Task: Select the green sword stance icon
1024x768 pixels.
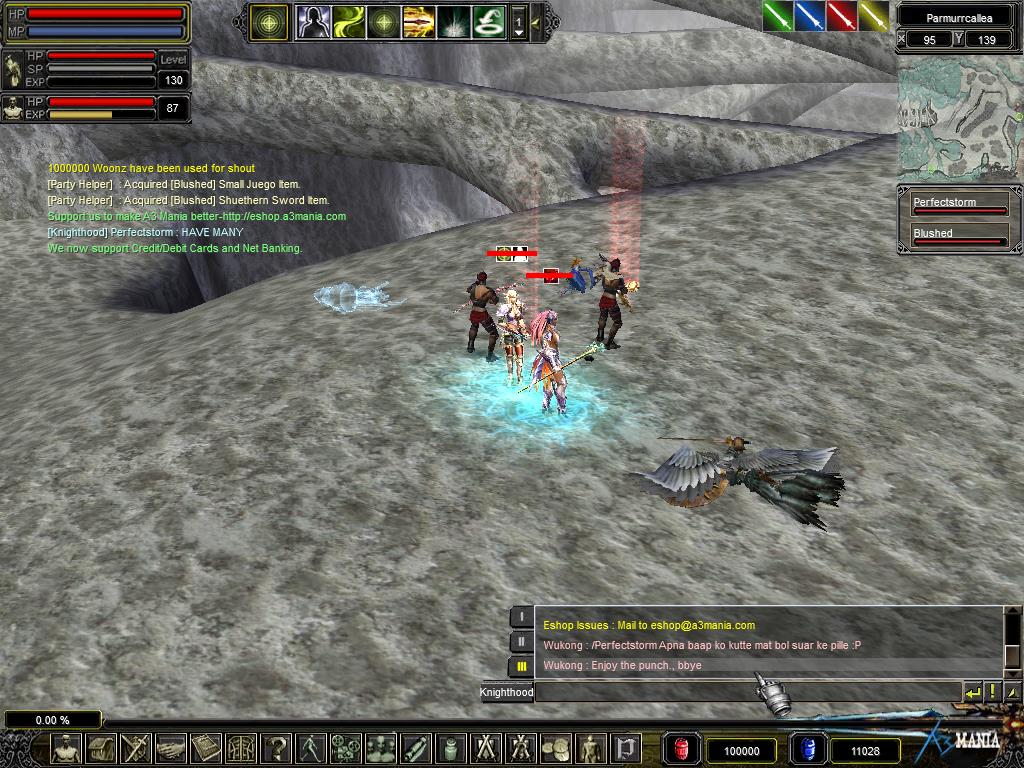Action: coord(777,16)
